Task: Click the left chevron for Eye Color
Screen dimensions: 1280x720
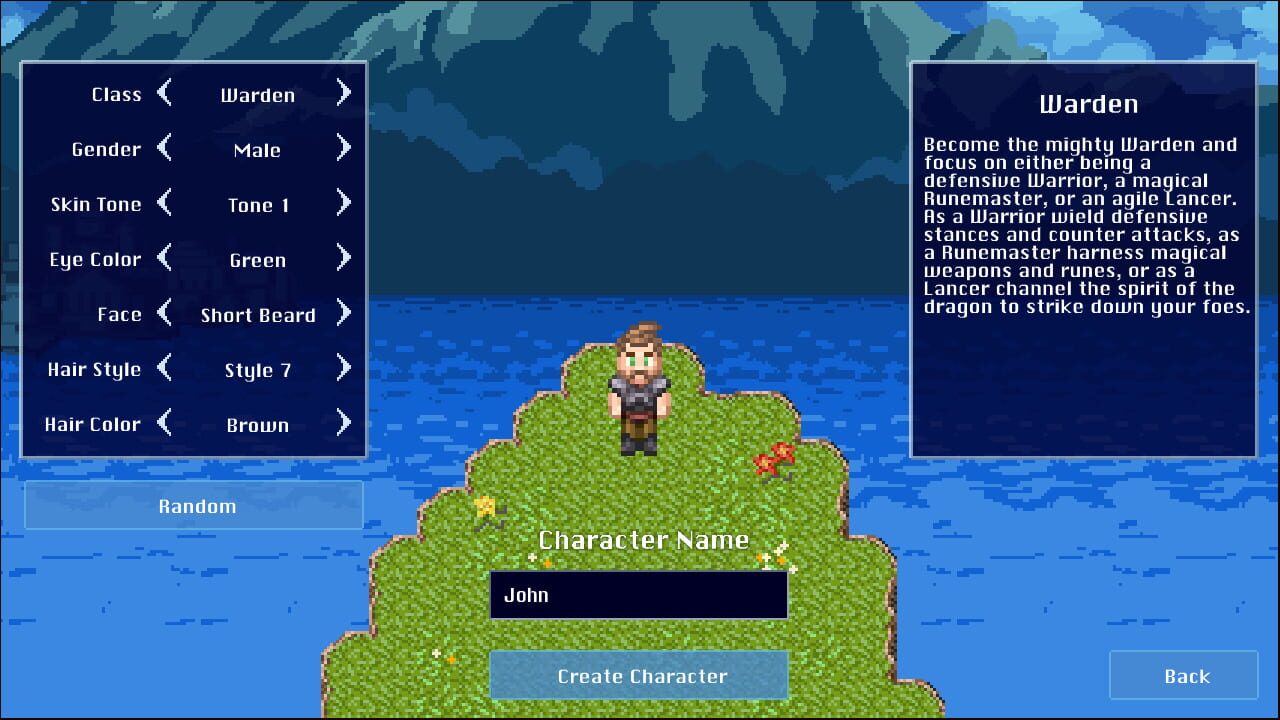Action: pos(167,259)
